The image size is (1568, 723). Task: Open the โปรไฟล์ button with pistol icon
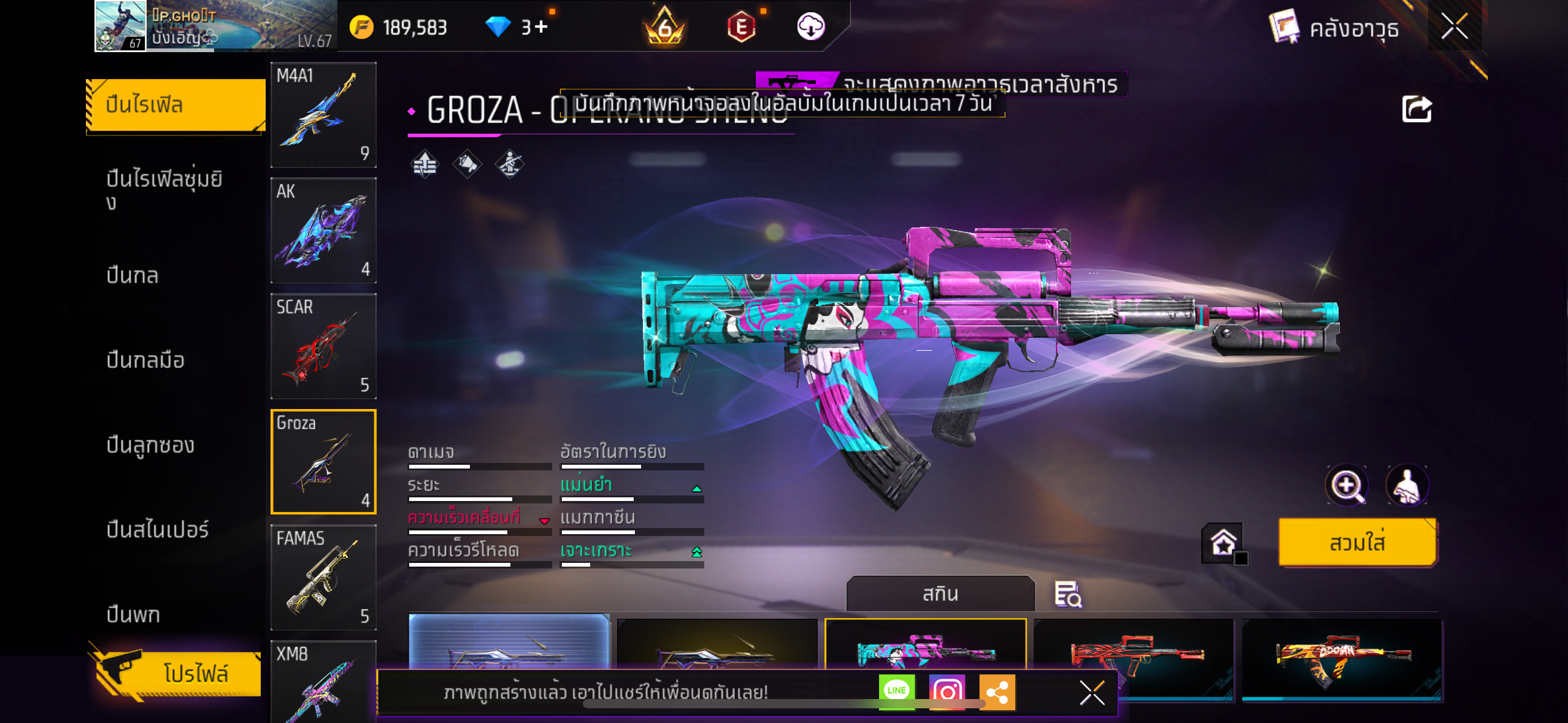coord(179,673)
